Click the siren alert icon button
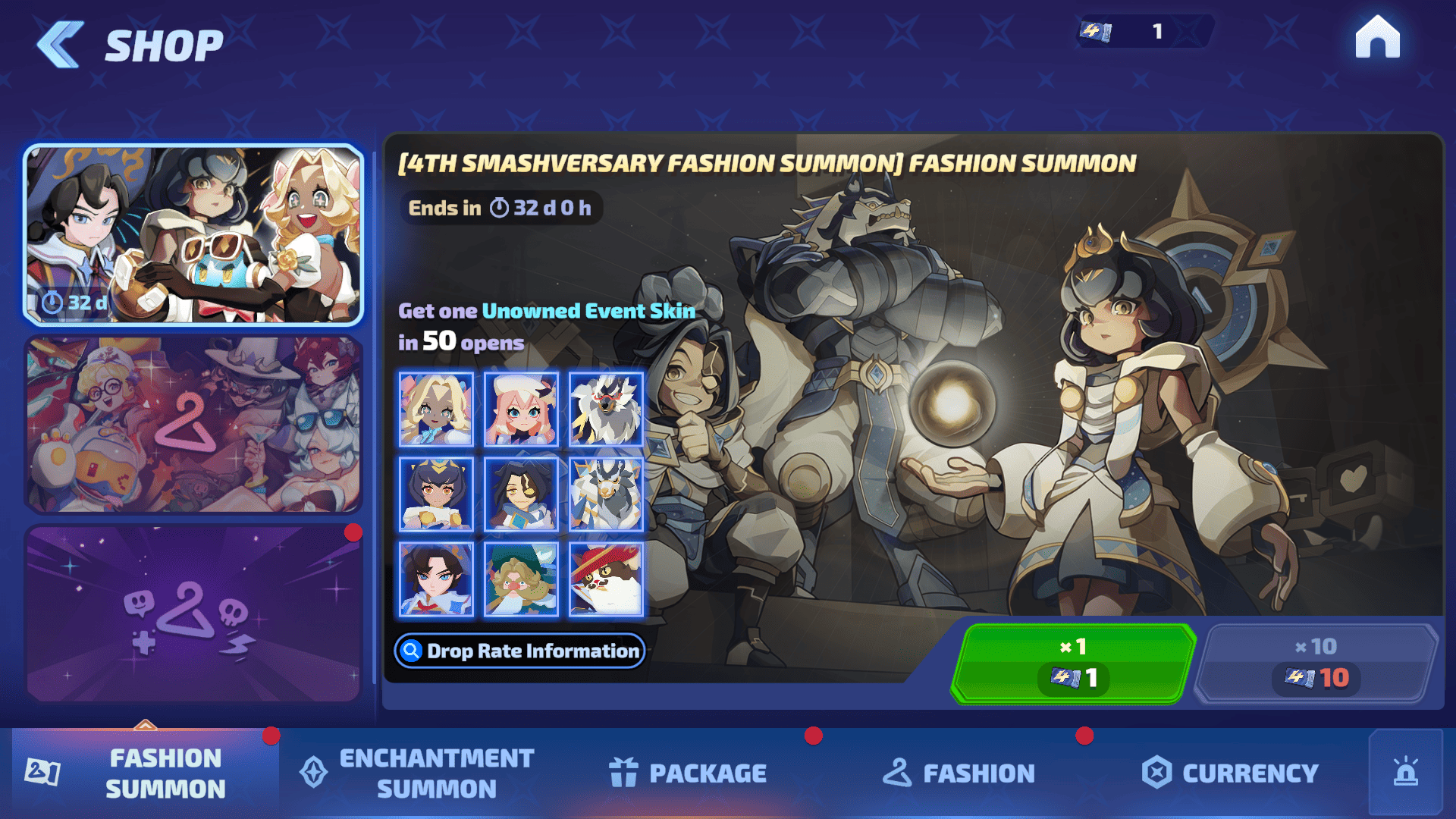The image size is (1456, 819). [x=1405, y=772]
